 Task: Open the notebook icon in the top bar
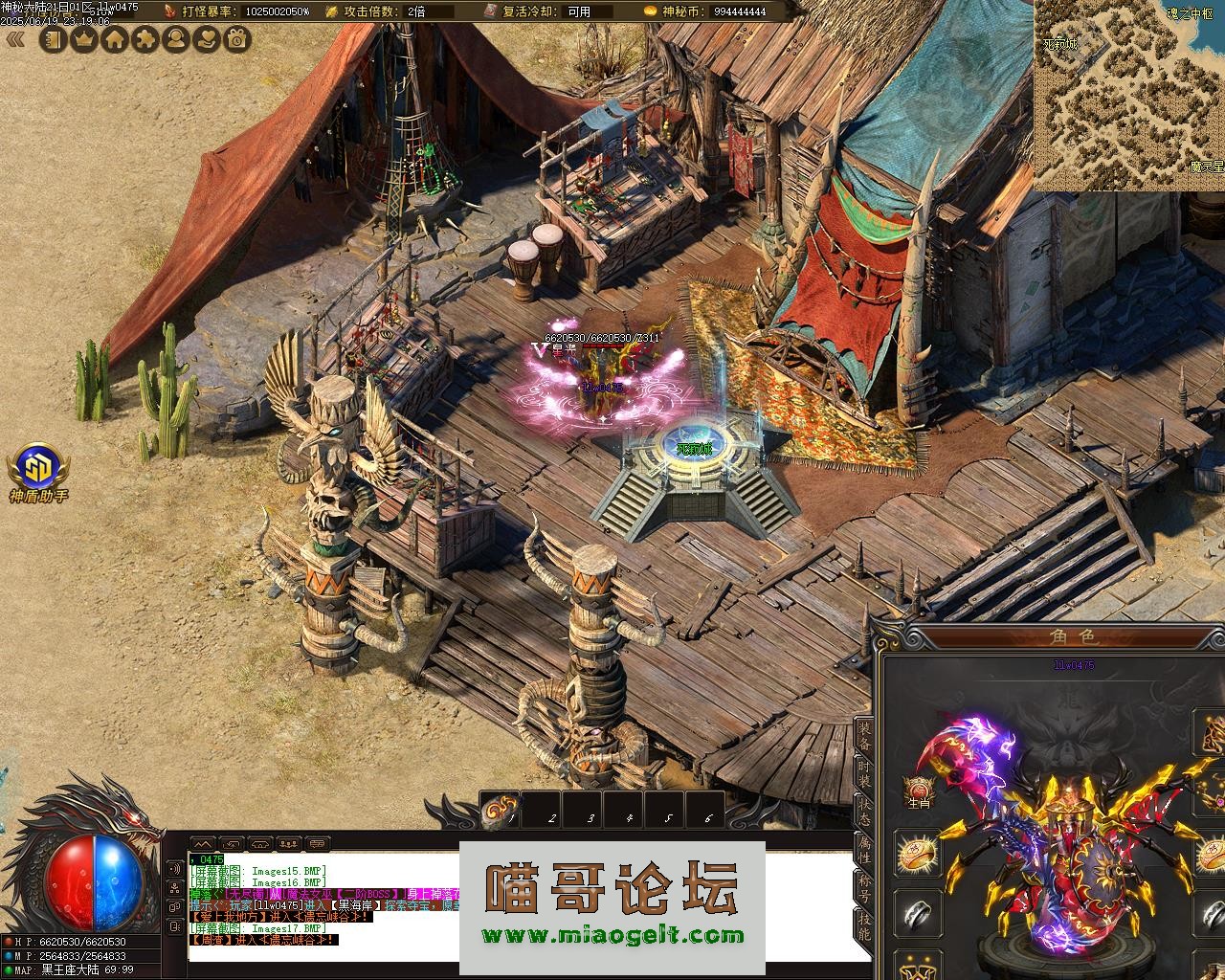pyautogui.click(x=54, y=39)
